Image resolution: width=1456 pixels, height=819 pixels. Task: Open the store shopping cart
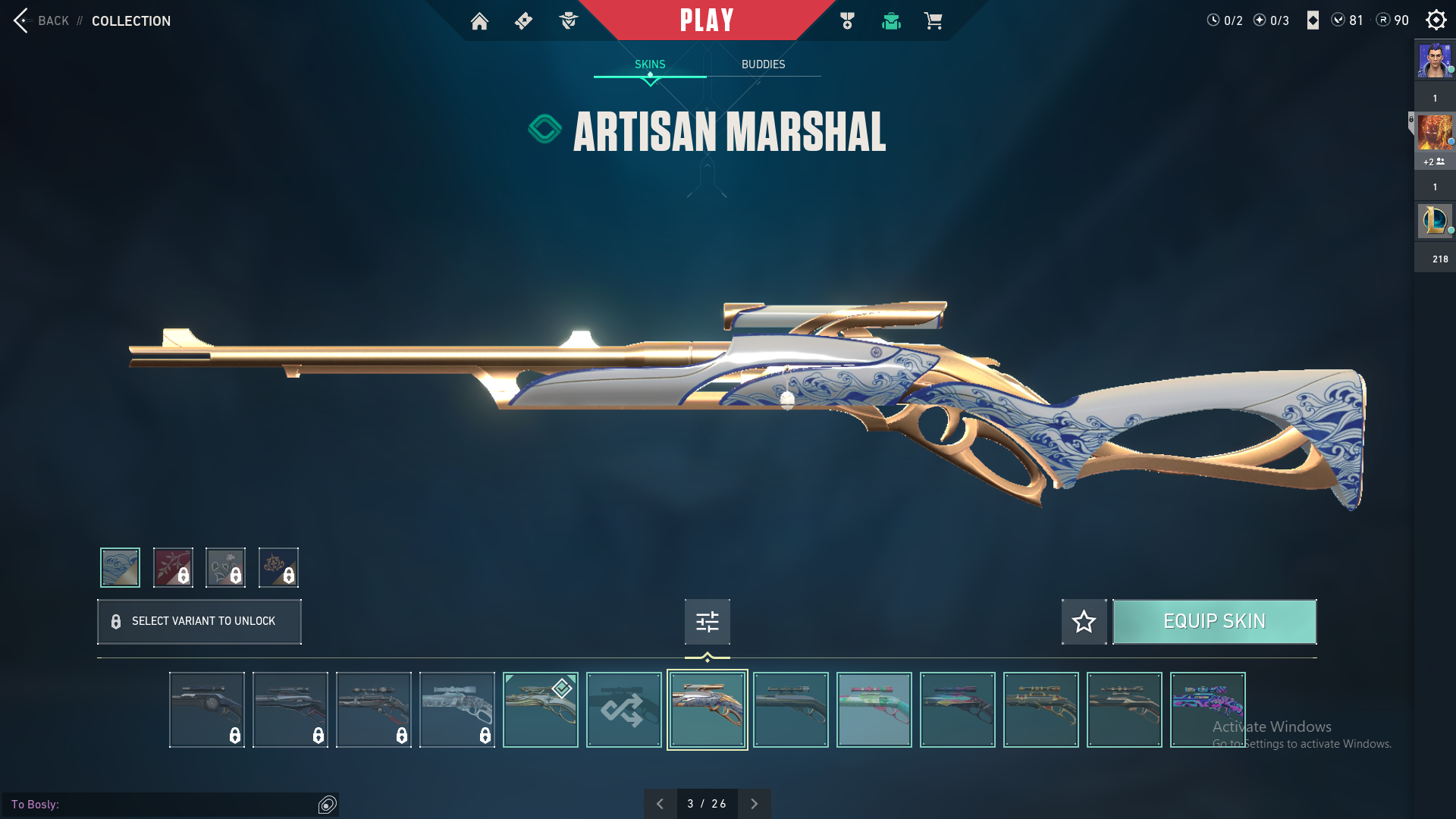pyautogui.click(x=933, y=21)
